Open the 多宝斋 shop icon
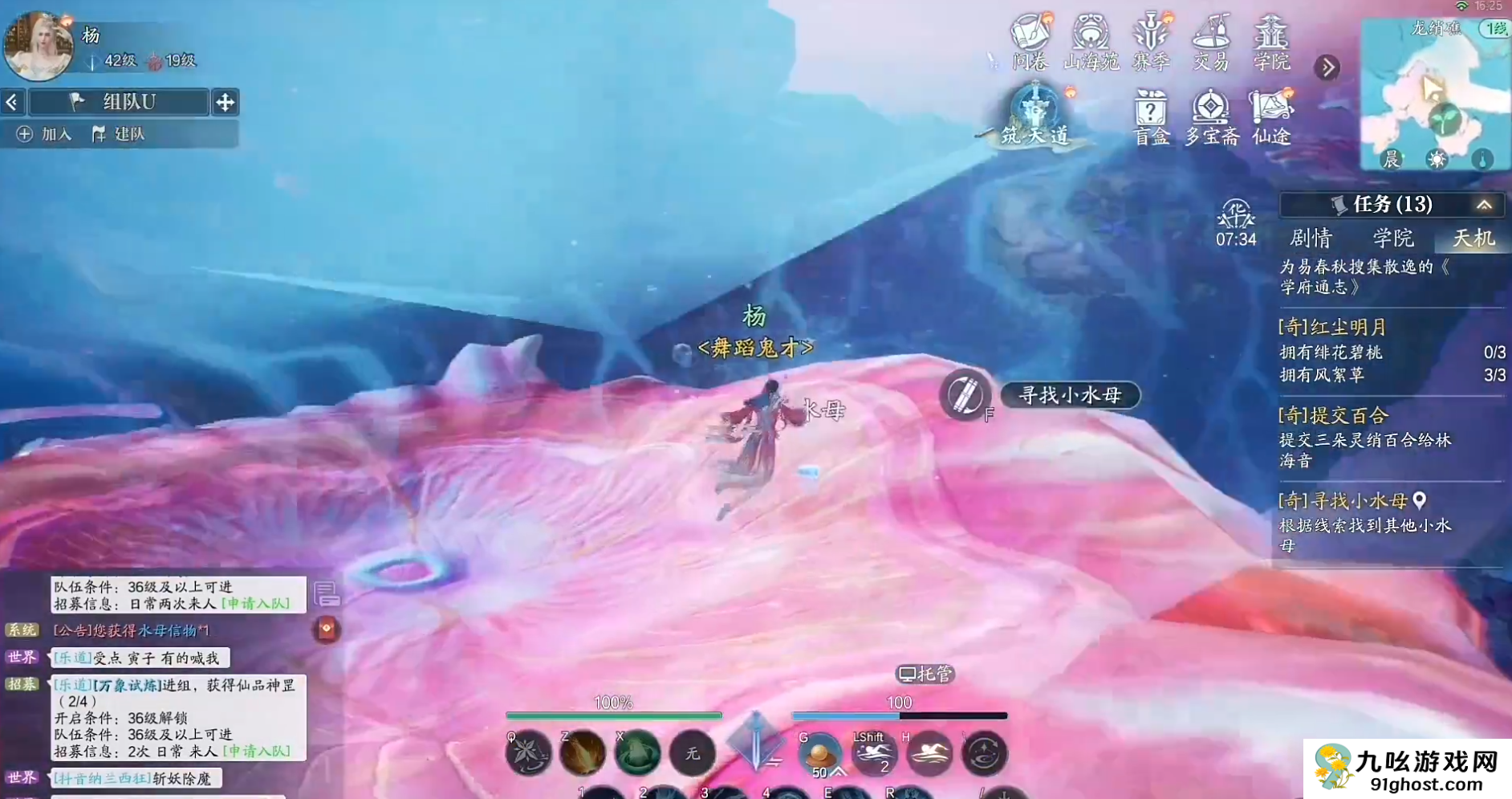 pos(1211,117)
